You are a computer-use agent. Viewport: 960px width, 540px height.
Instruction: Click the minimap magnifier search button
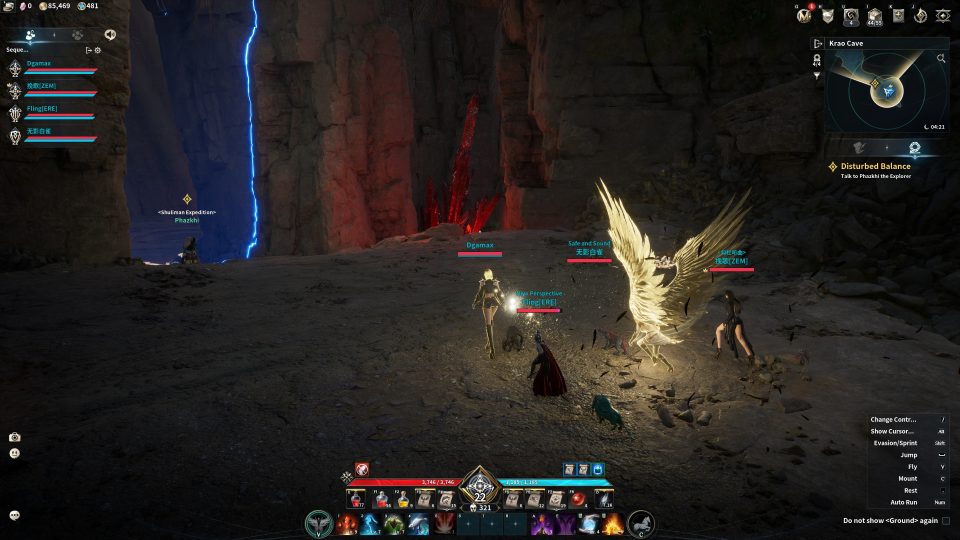click(x=941, y=59)
